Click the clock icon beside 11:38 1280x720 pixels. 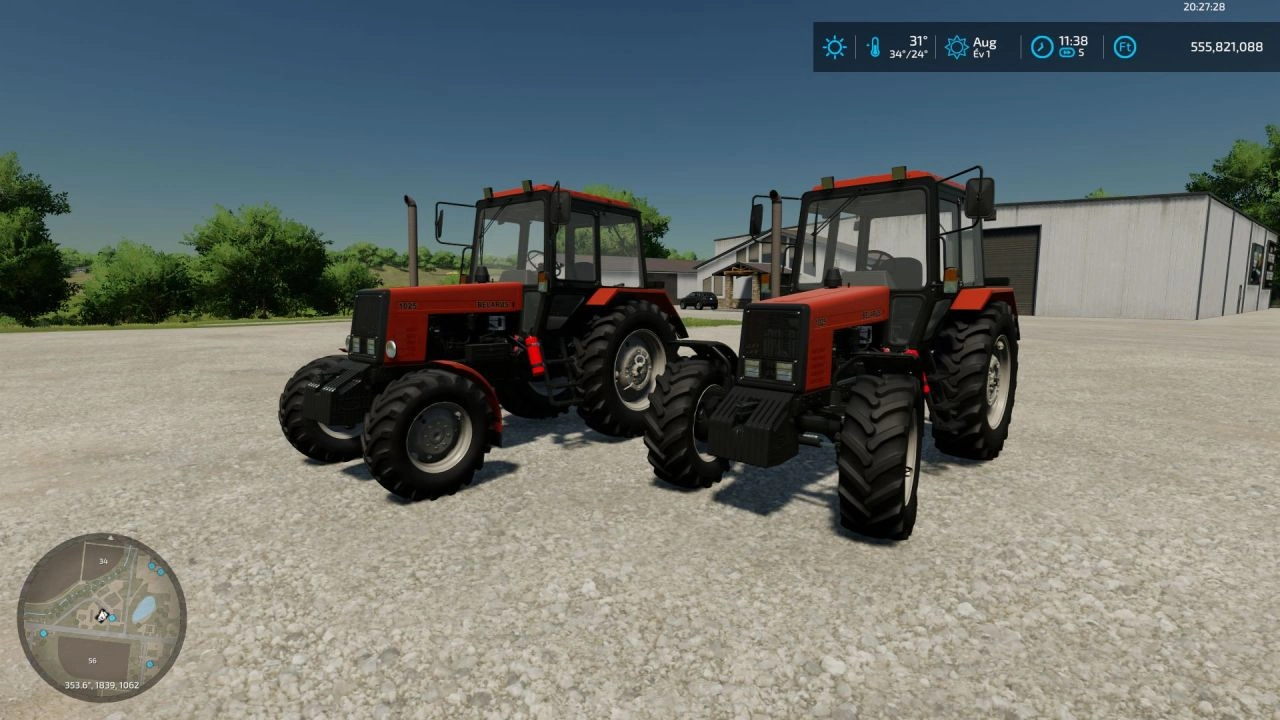[1042, 46]
